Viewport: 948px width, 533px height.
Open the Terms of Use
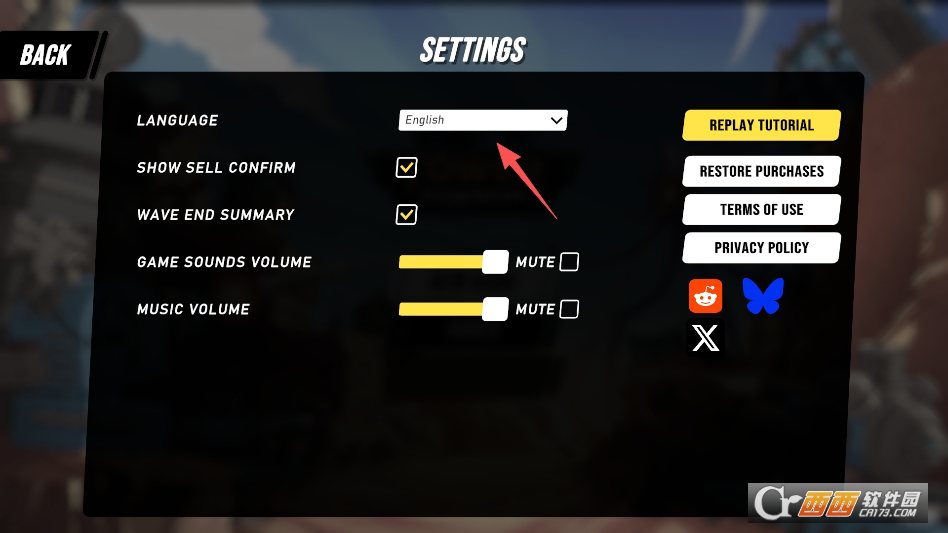click(x=761, y=209)
